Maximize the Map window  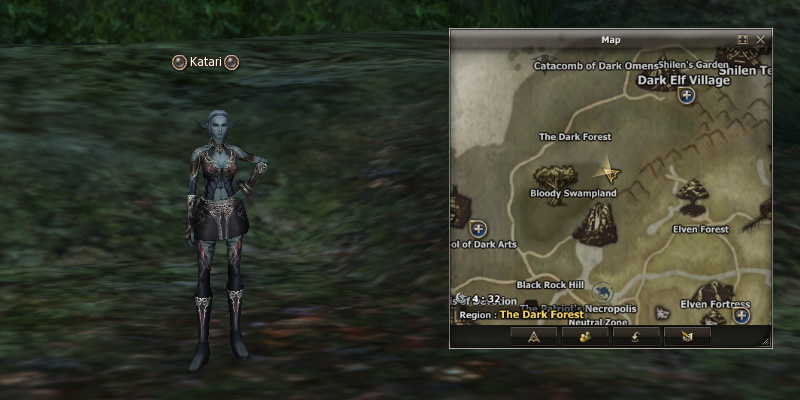pyautogui.click(x=743, y=40)
